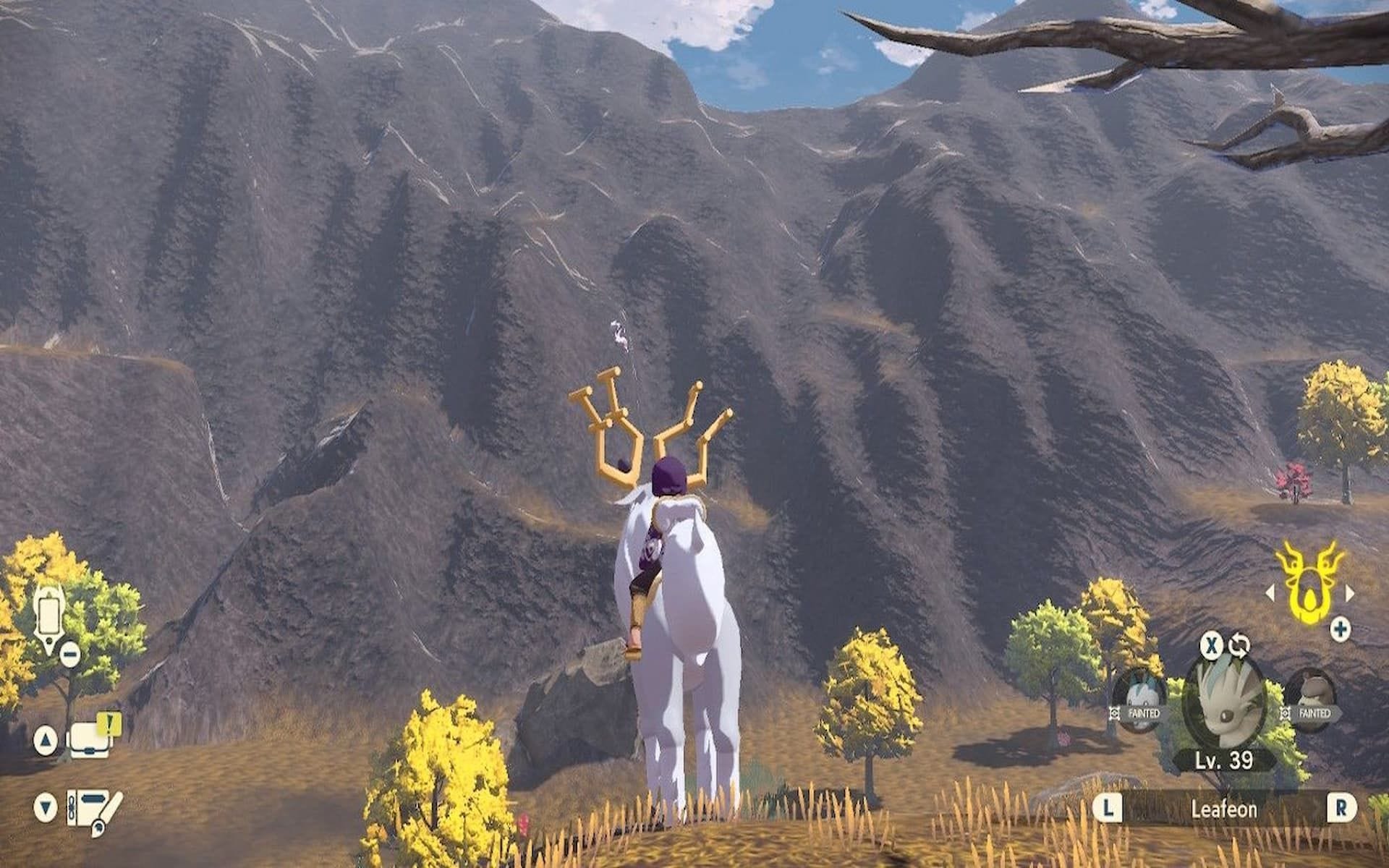Click the Leafeon name bar
This screenshot has height=868, width=1389.
click(1223, 809)
